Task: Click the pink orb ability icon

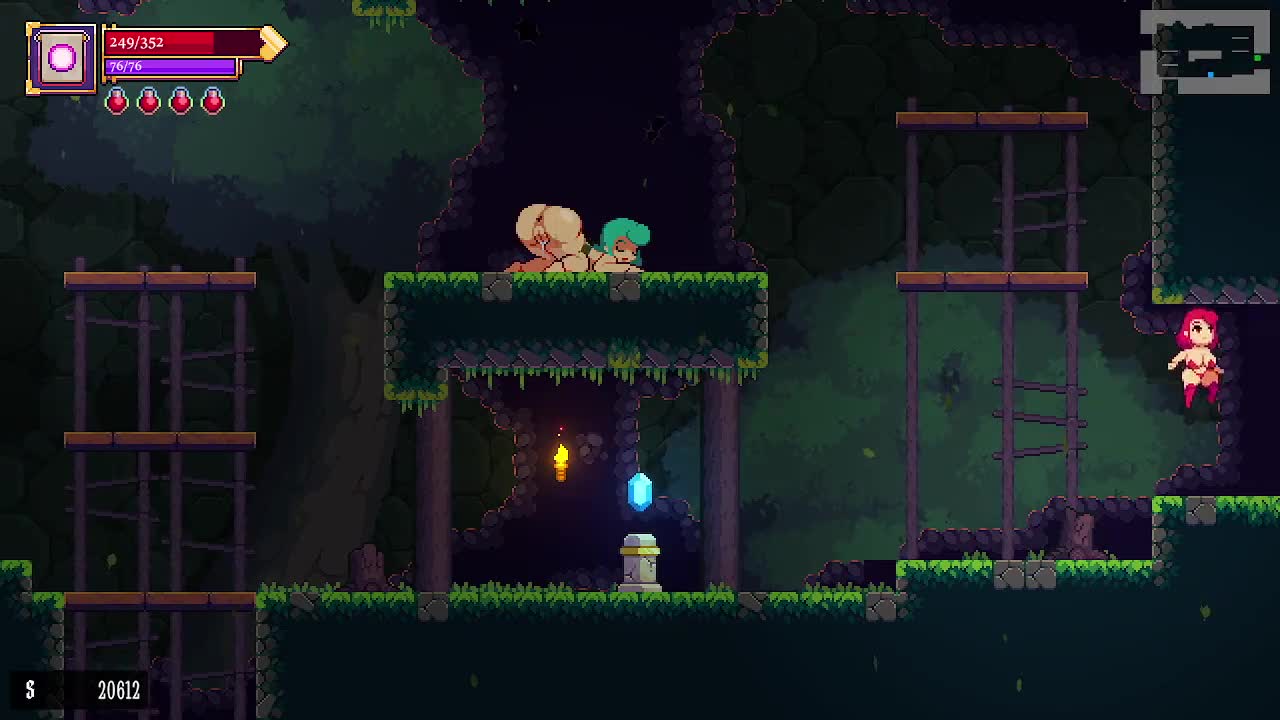Action: click(61, 59)
